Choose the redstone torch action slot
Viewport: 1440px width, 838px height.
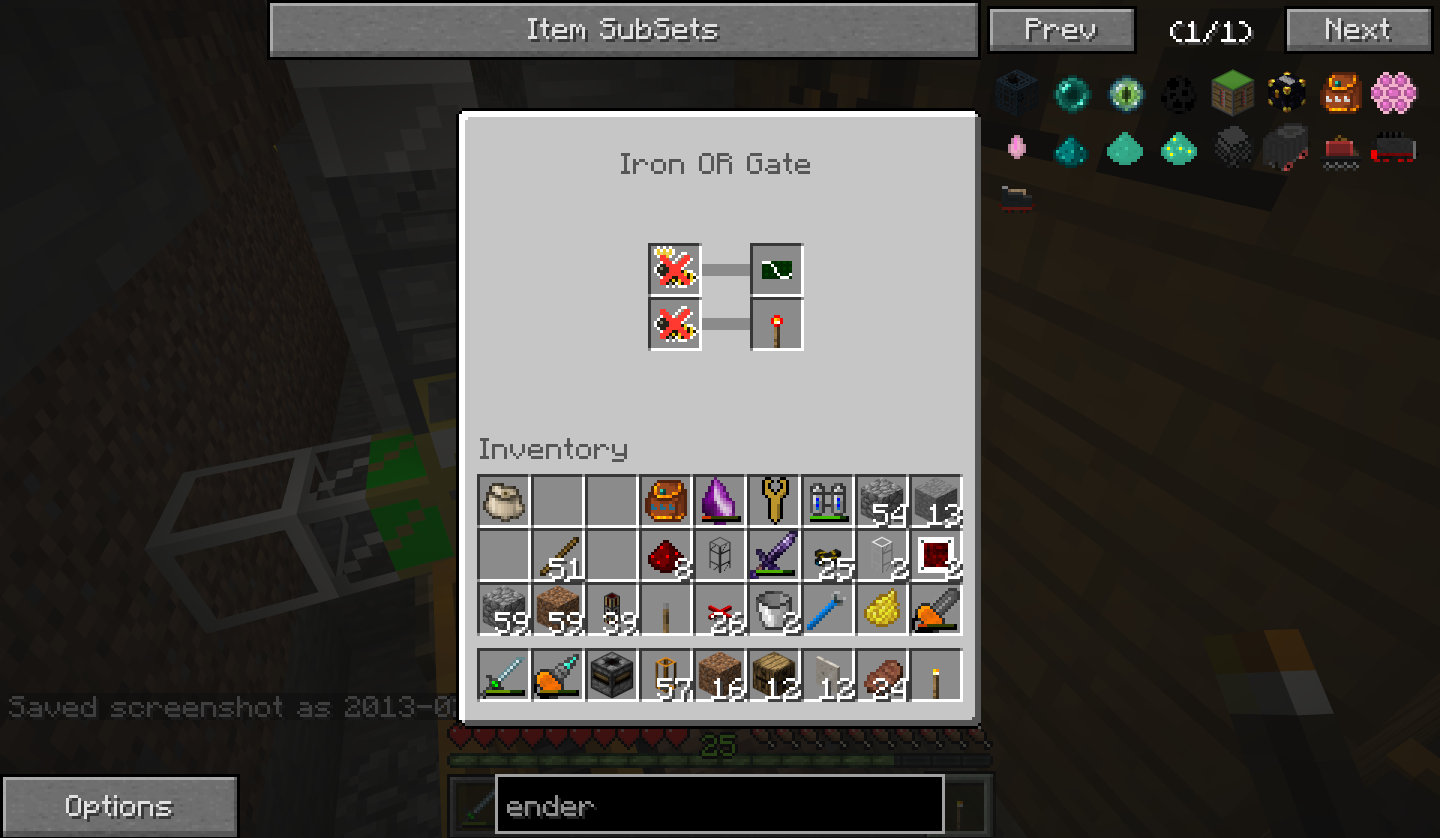(777, 325)
